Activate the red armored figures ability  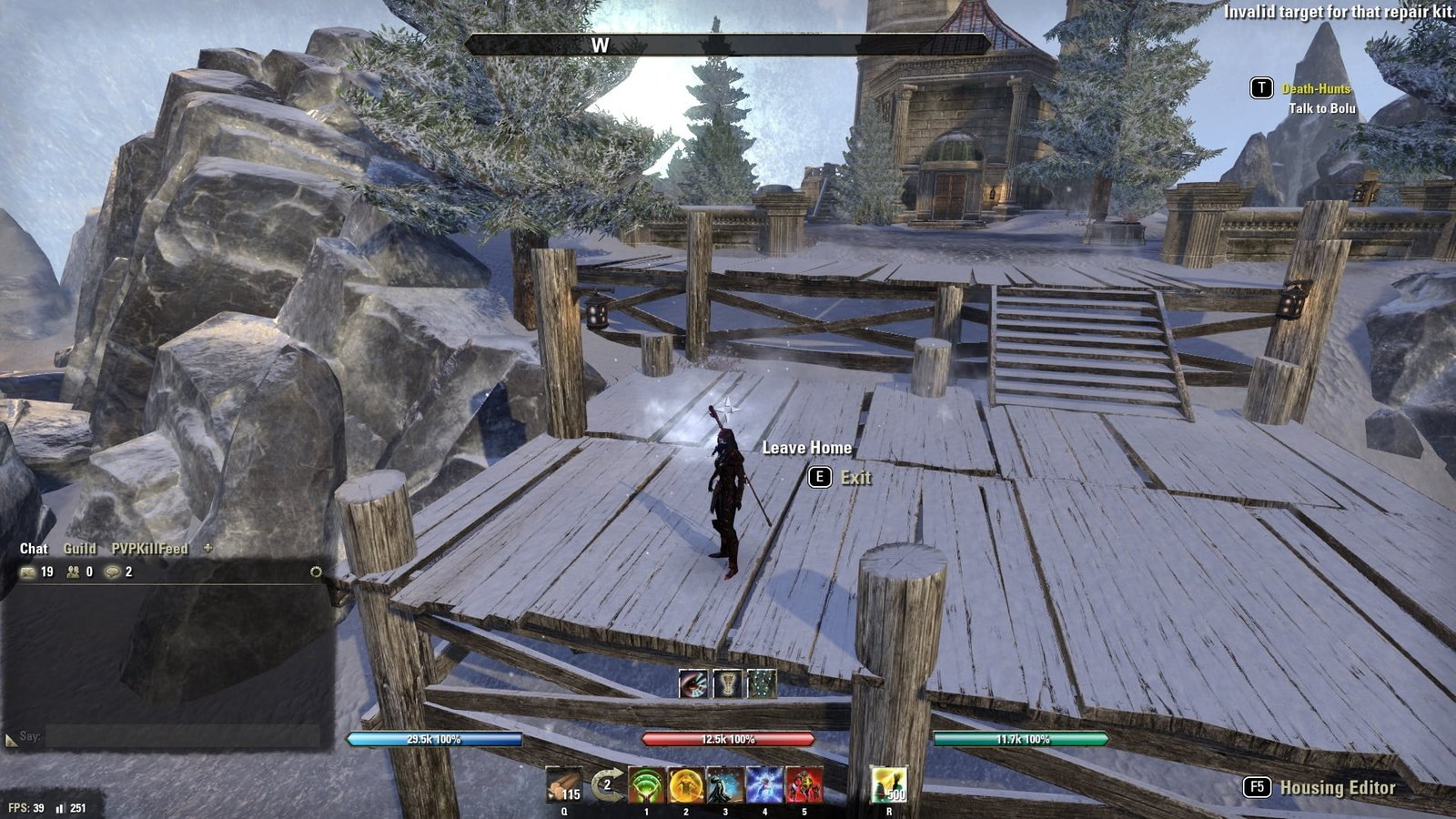point(804,784)
